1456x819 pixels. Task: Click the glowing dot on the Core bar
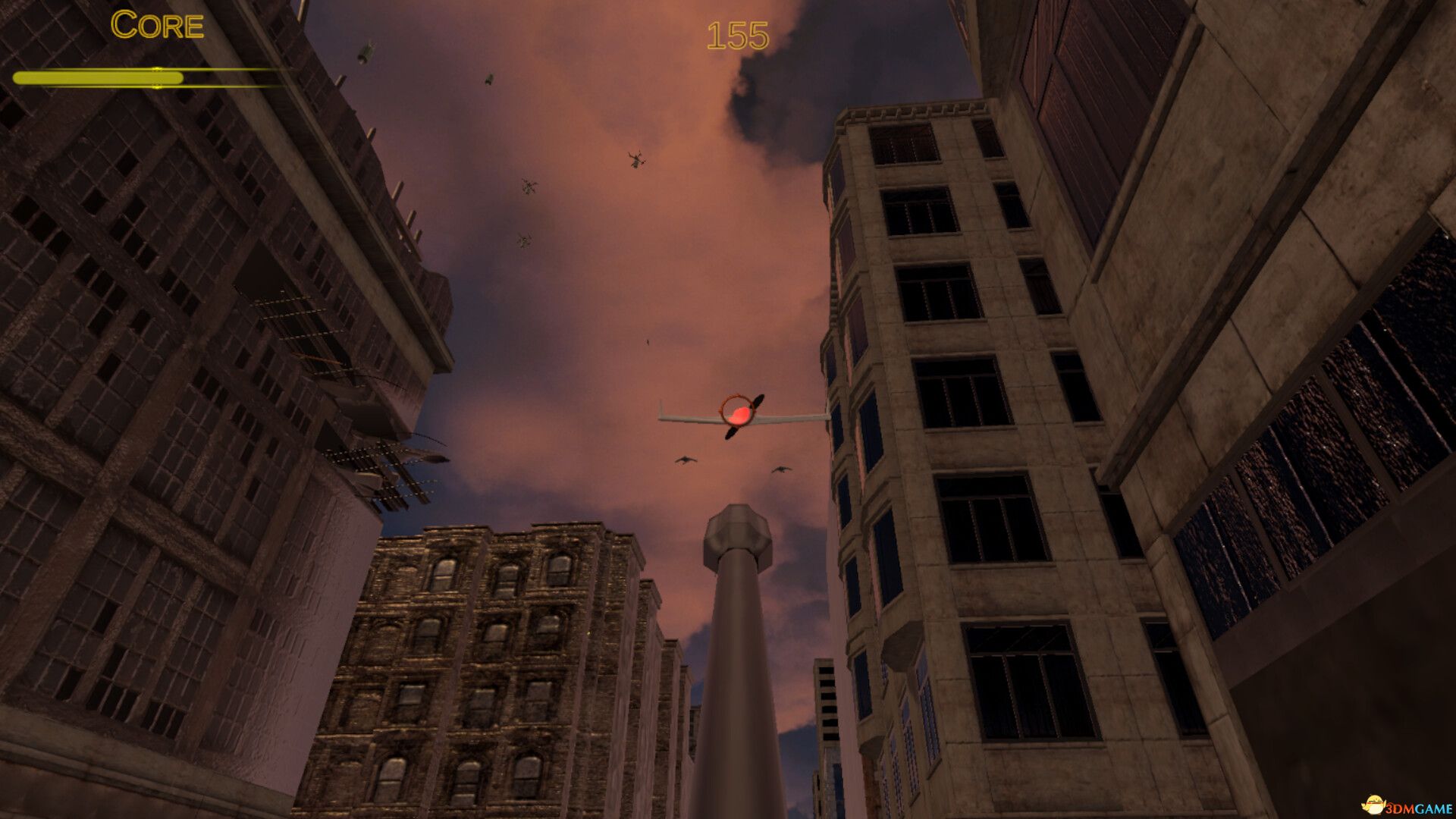coord(157,77)
